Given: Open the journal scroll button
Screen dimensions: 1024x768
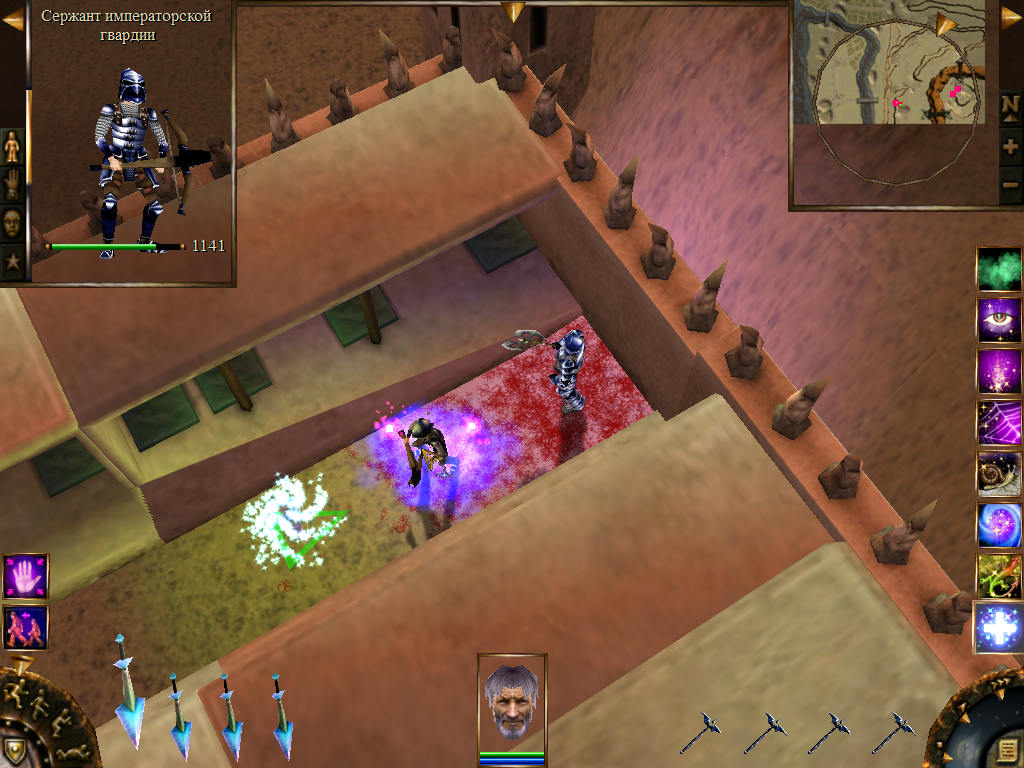Looking at the screenshot, I should click(x=1007, y=749).
